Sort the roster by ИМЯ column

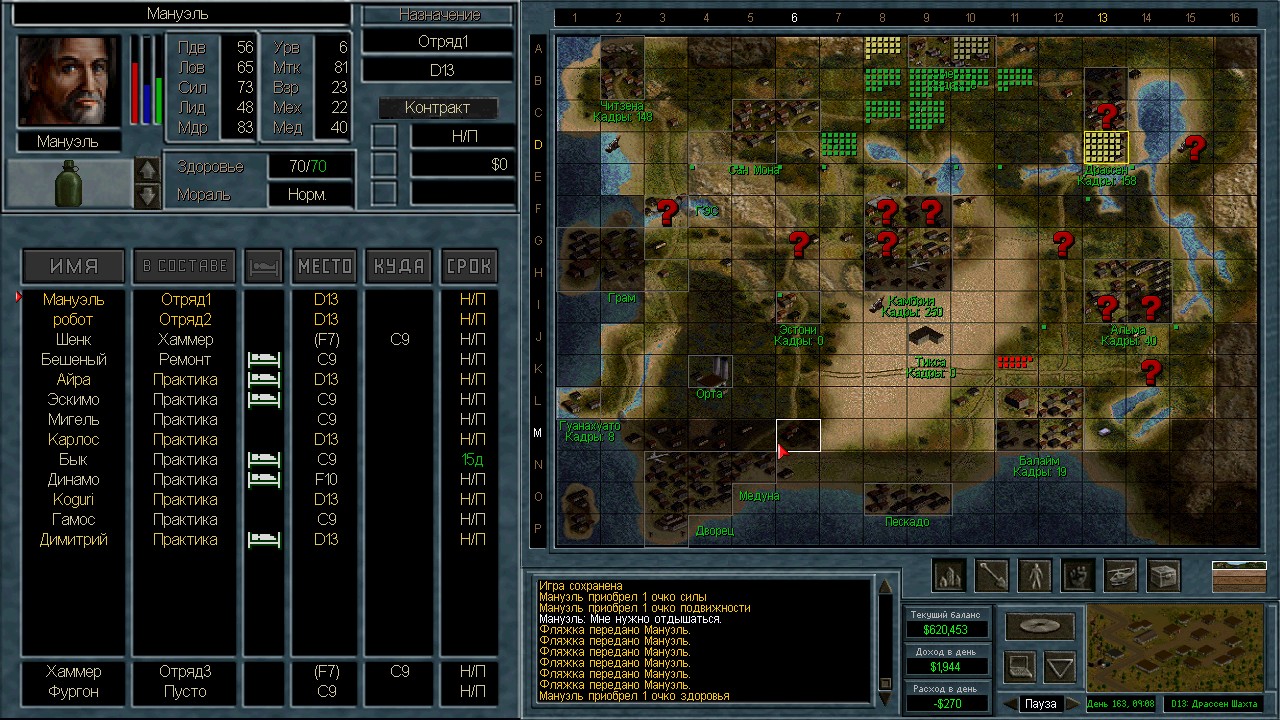pos(74,266)
